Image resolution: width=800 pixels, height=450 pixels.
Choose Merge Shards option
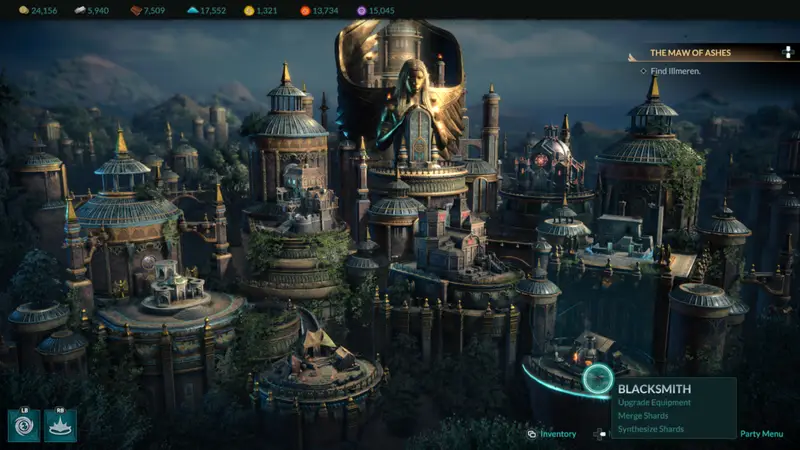pyautogui.click(x=644, y=416)
